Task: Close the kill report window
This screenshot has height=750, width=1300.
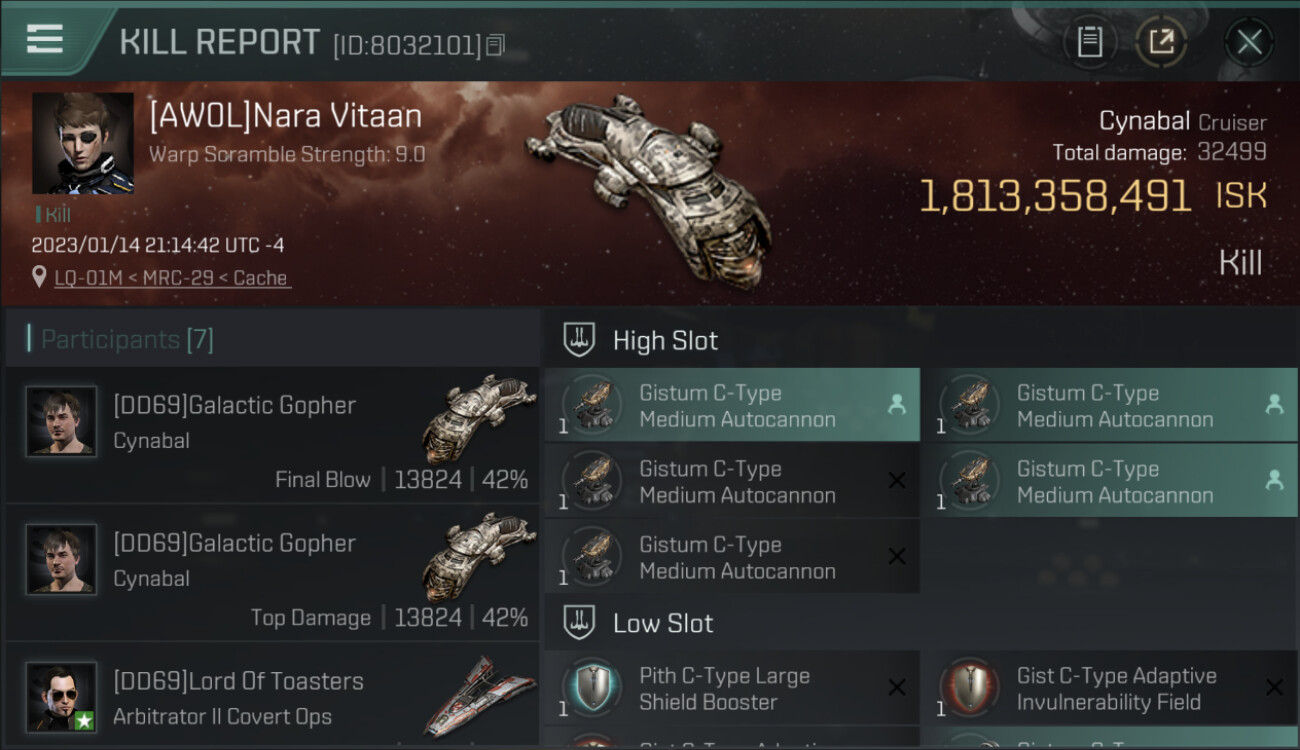Action: point(1249,42)
